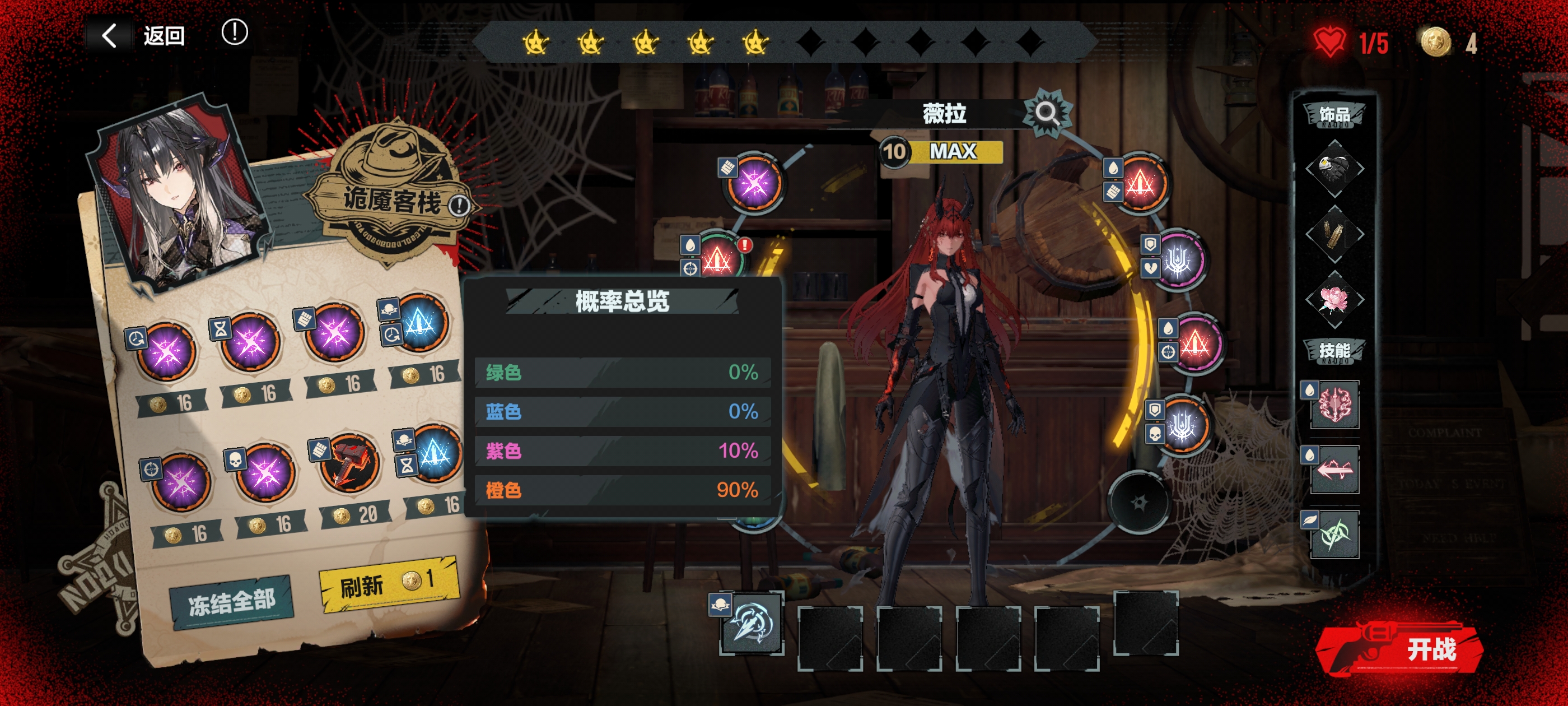
Task: Open the 诡魇客栈 info exclamation icon
Action: click(x=459, y=205)
